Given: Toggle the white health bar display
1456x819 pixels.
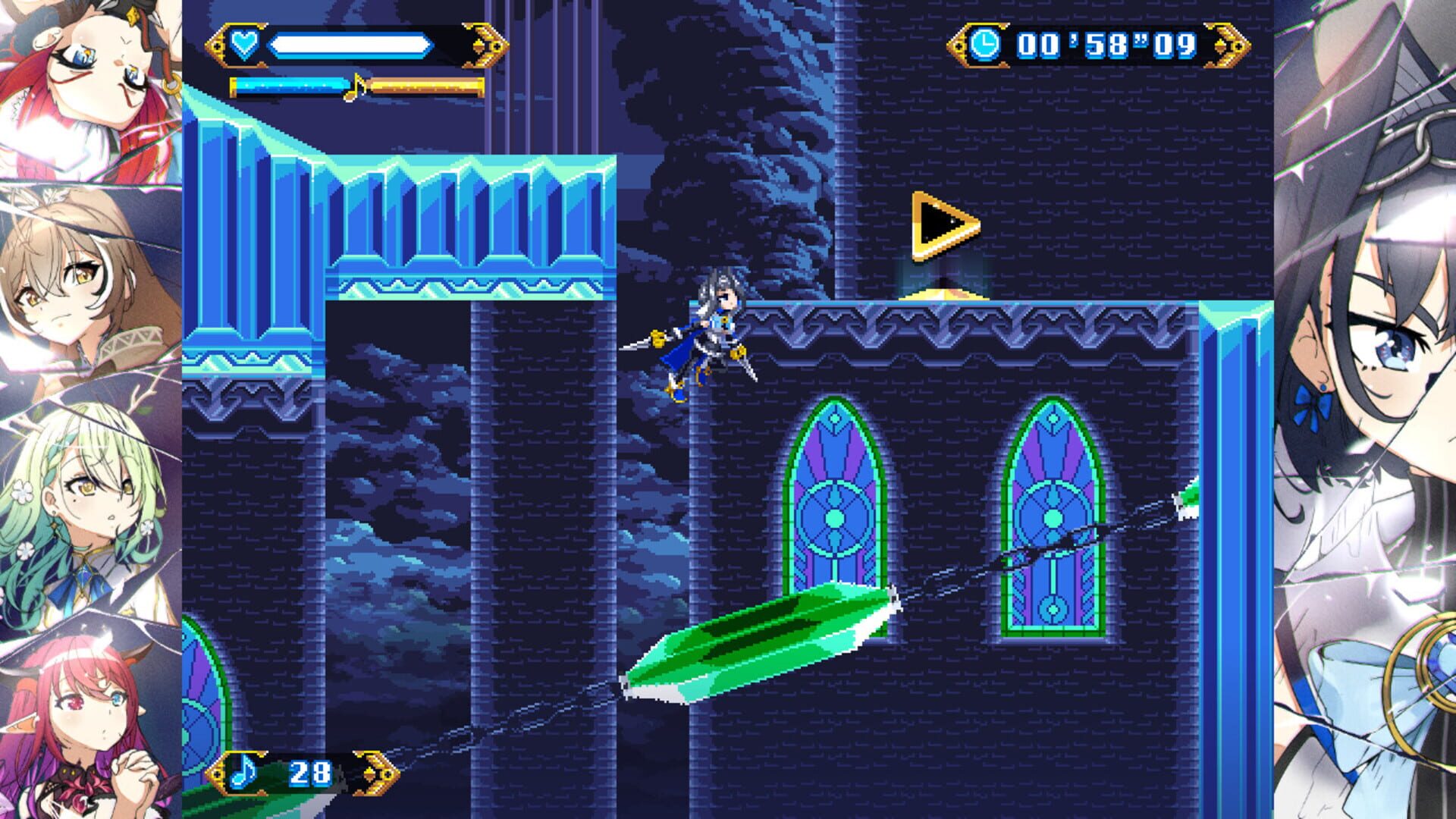Looking at the screenshot, I should (349, 44).
